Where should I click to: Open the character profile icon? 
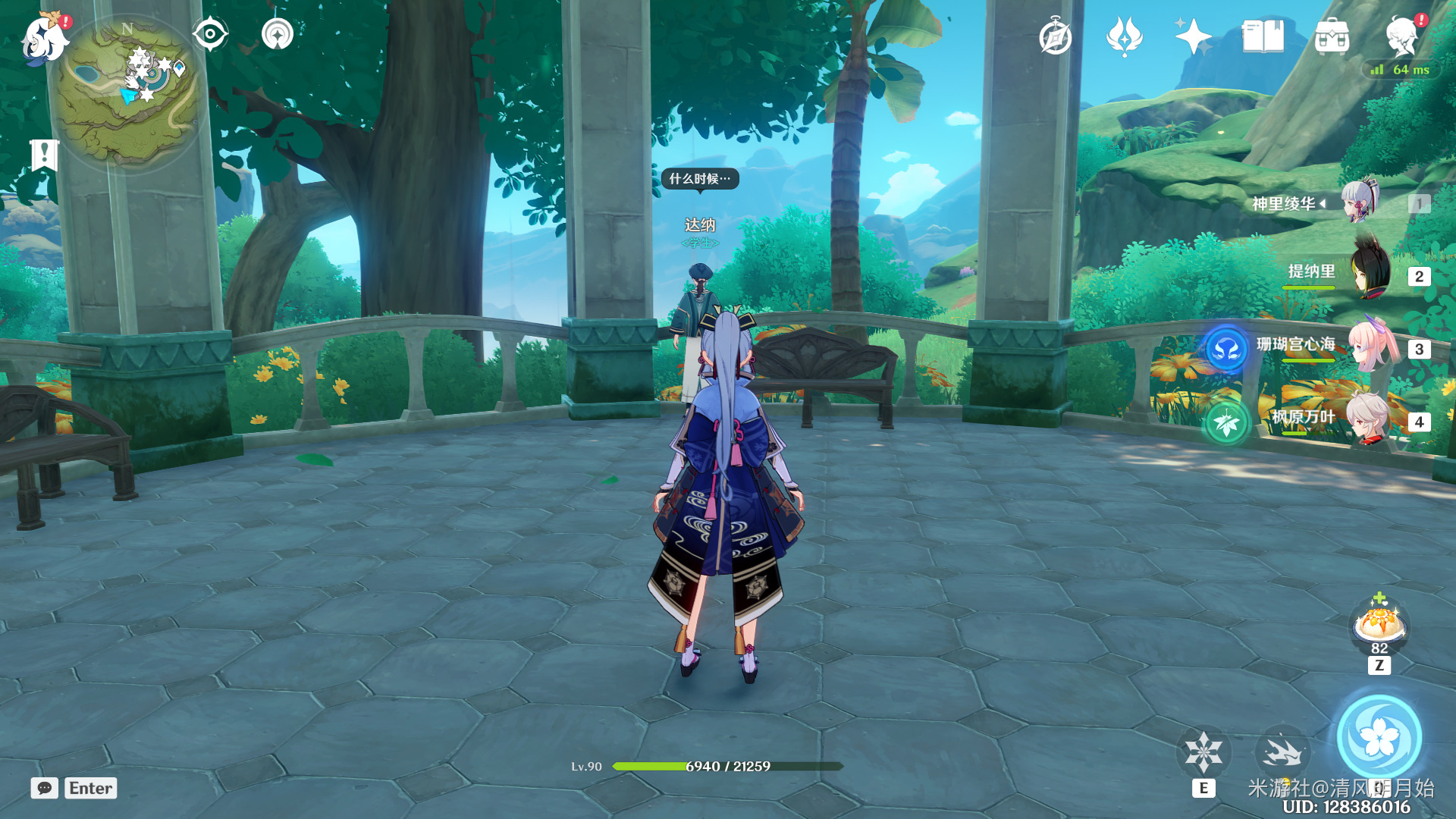[1402, 36]
